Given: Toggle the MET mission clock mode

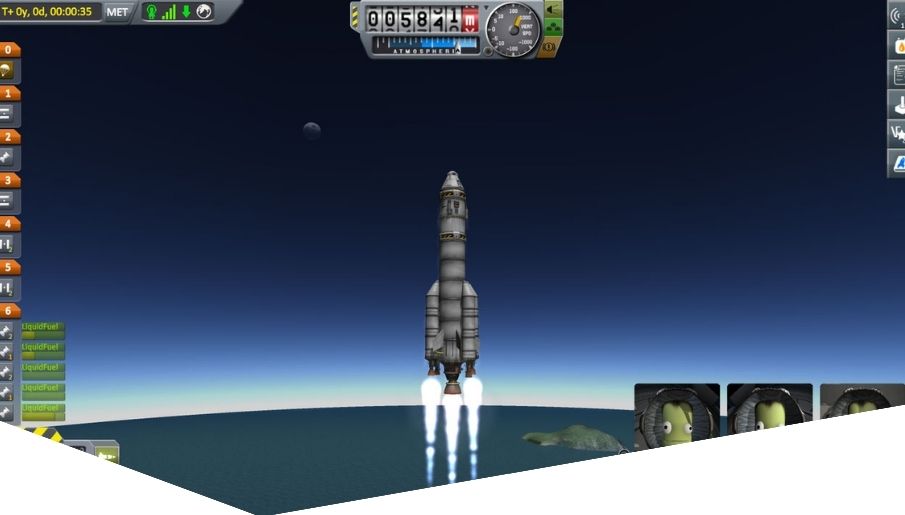Looking at the screenshot, I should tap(117, 12).
